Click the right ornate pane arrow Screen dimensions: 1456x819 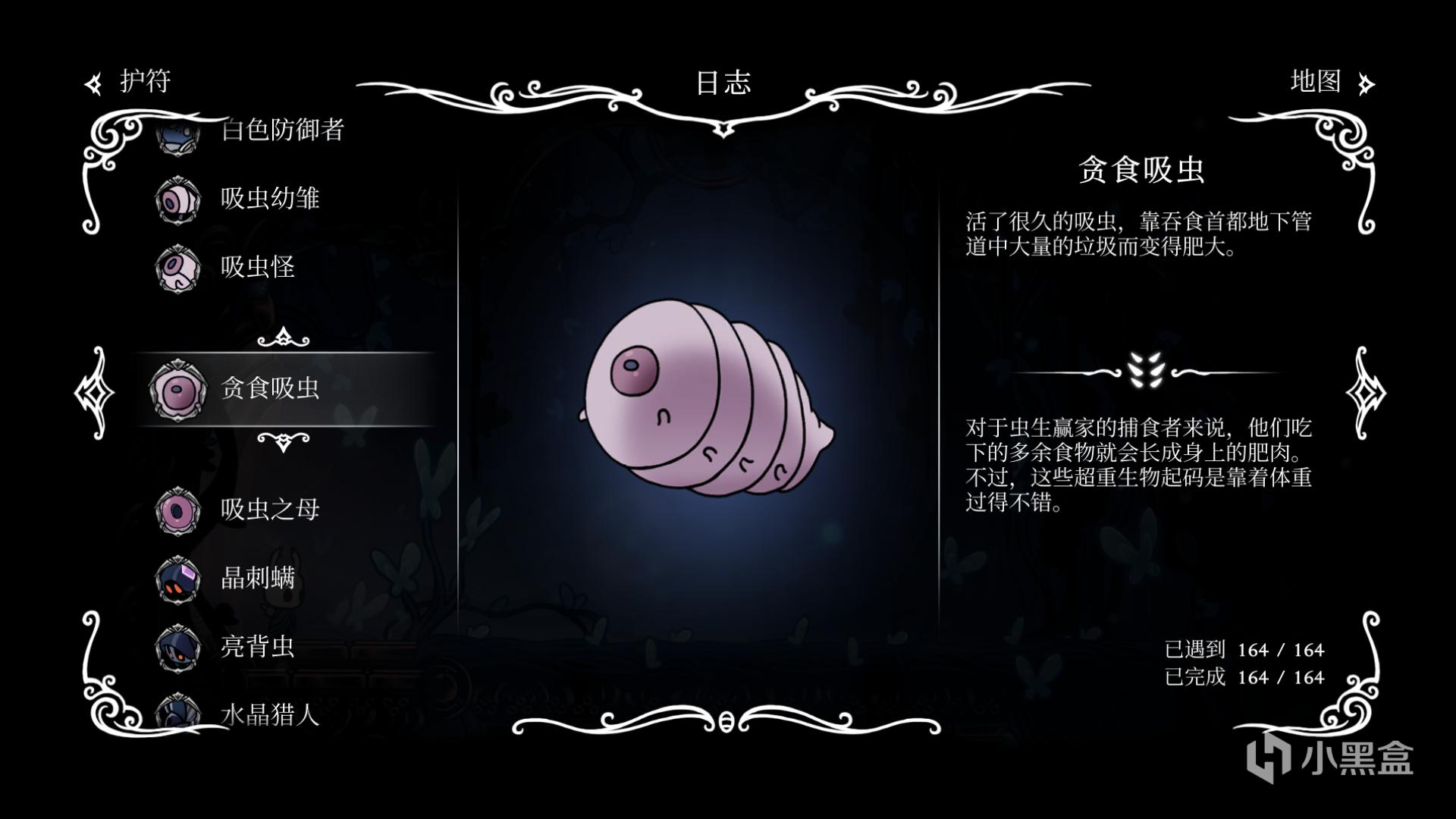pyautogui.click(x=1365, y=392)
